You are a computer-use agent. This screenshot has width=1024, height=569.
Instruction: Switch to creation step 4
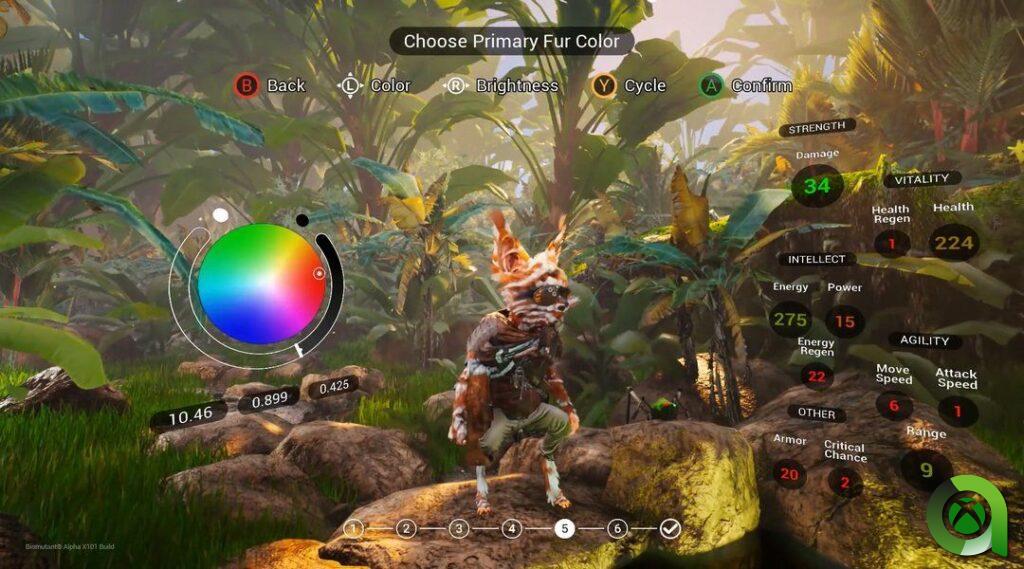[512, 529]
